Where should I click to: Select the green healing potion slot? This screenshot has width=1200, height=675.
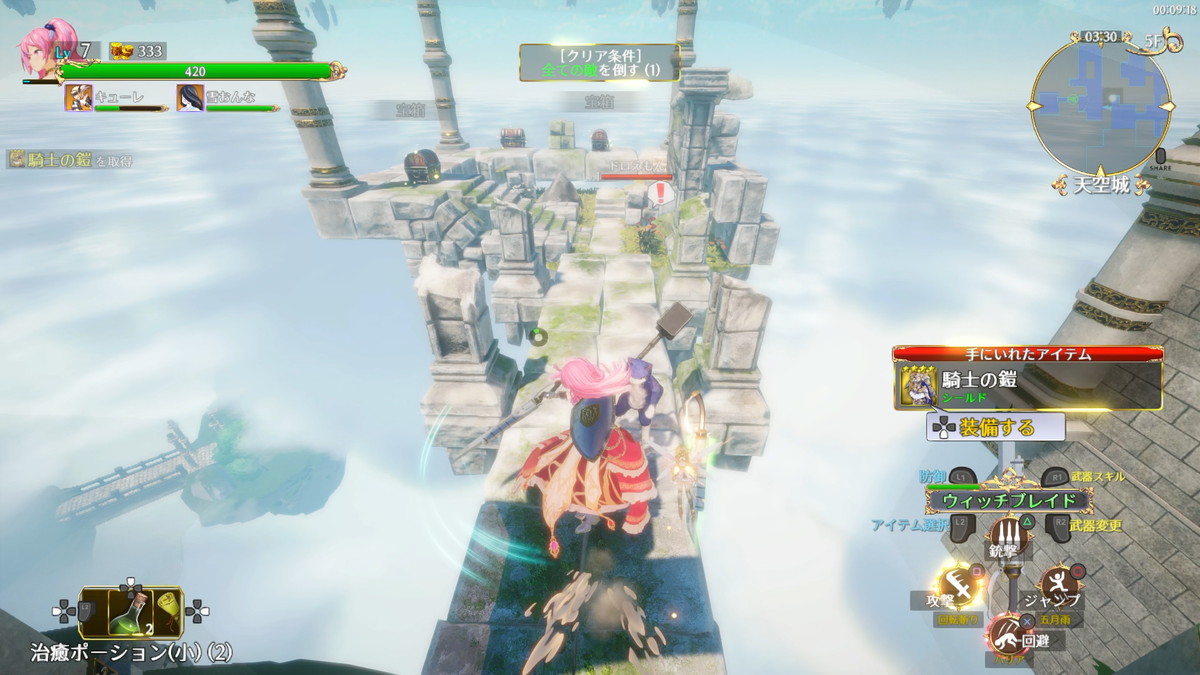coord(131,612)
